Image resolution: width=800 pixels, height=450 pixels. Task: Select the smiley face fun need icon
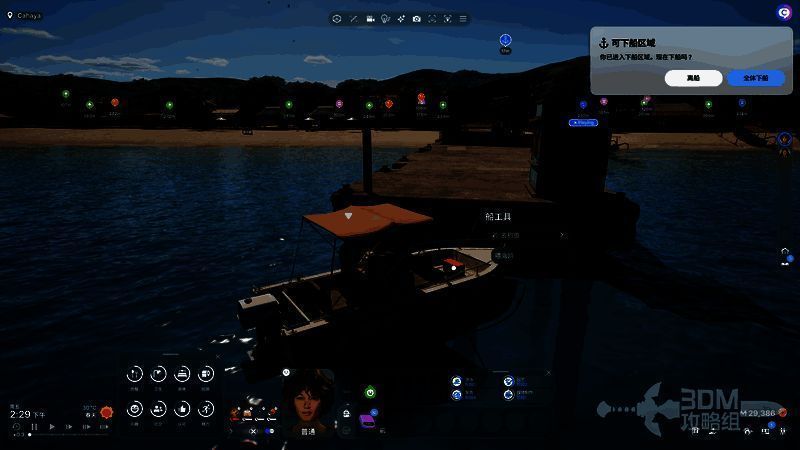point(135,408)
